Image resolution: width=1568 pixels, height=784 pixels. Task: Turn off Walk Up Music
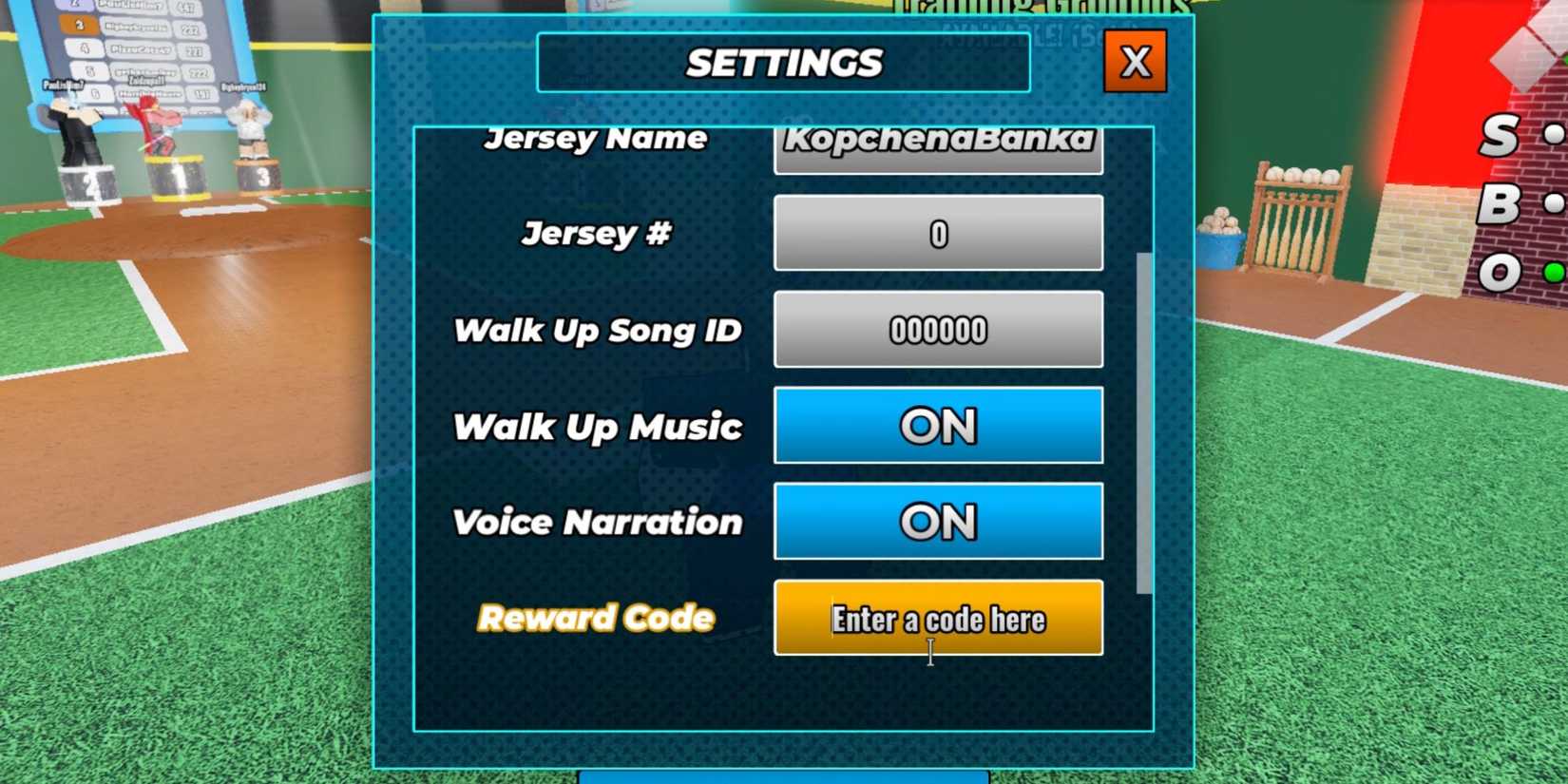(937, 426)
